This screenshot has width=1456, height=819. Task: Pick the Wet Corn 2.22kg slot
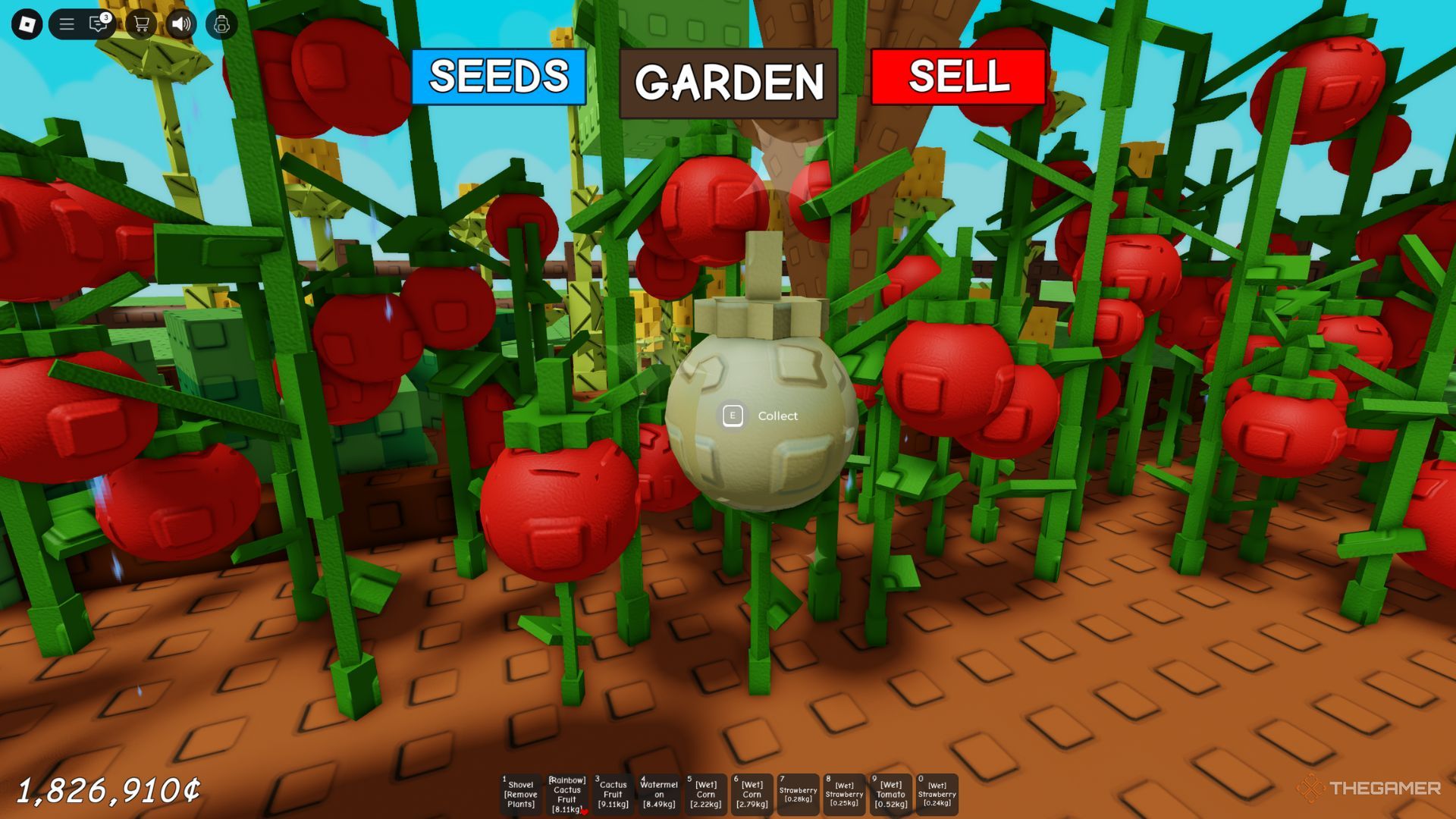(x=705, y=794)
